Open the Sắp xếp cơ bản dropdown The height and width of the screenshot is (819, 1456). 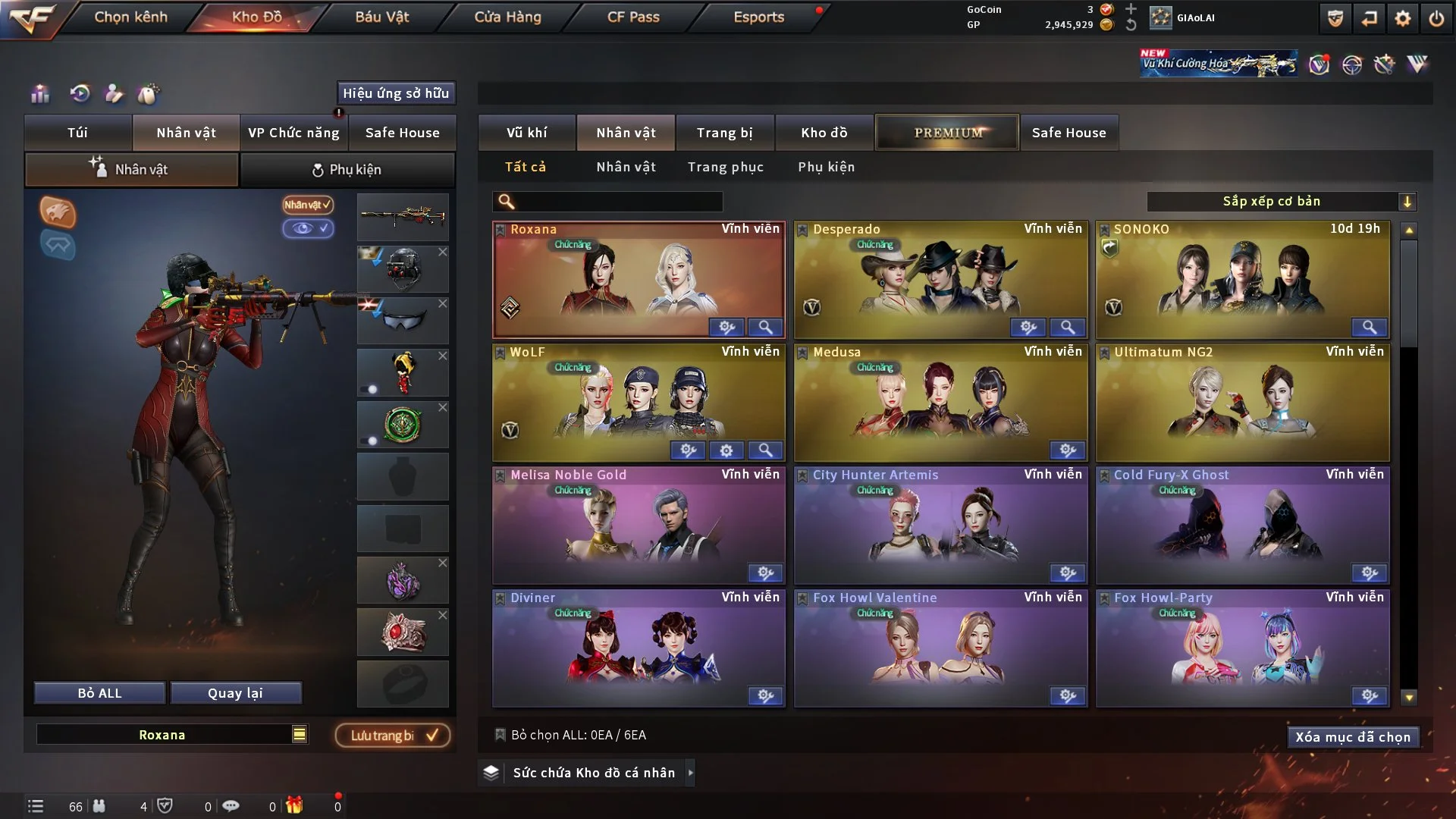[1281, 201]
